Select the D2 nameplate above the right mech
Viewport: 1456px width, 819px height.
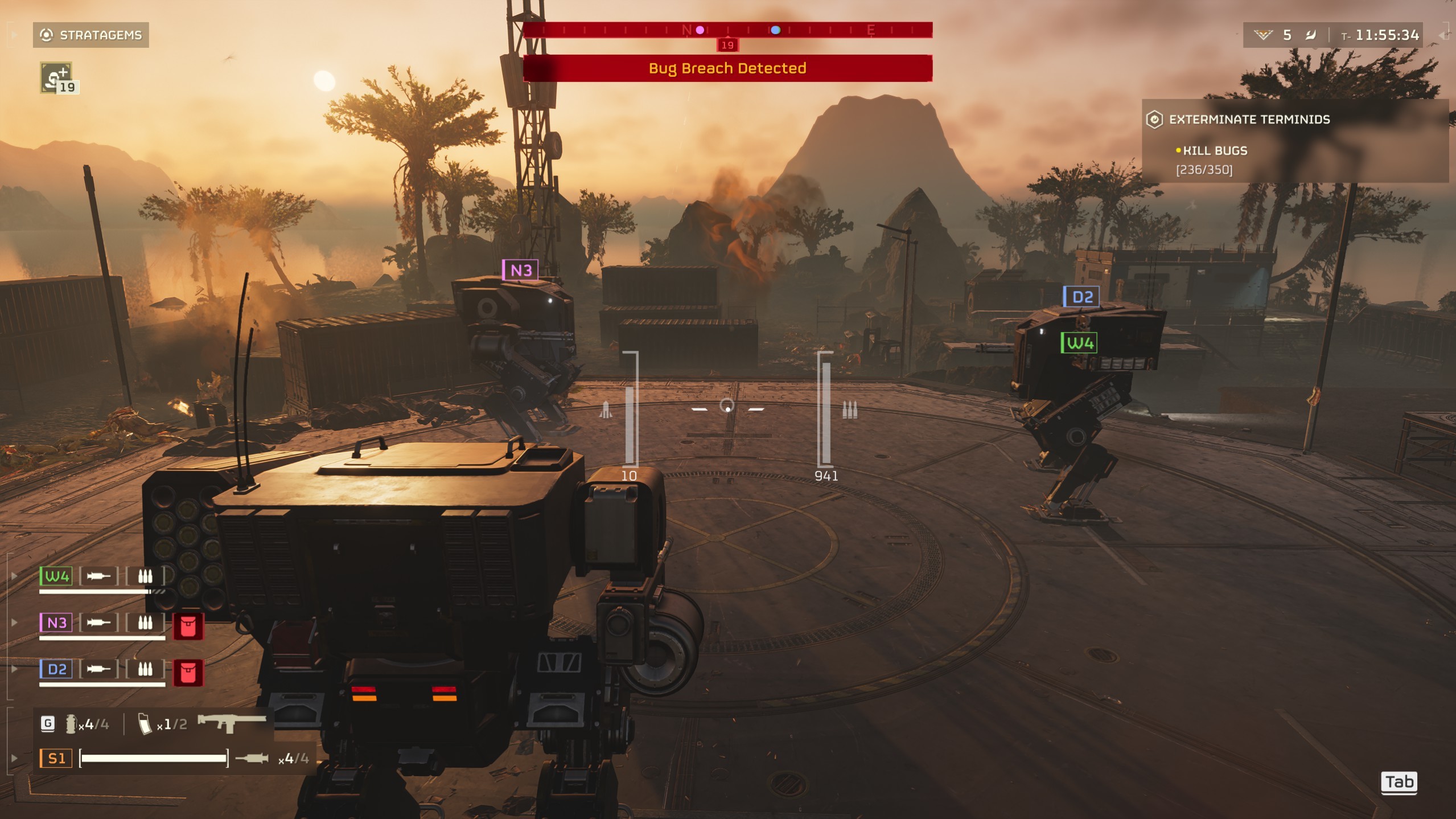pos(1081,297)
